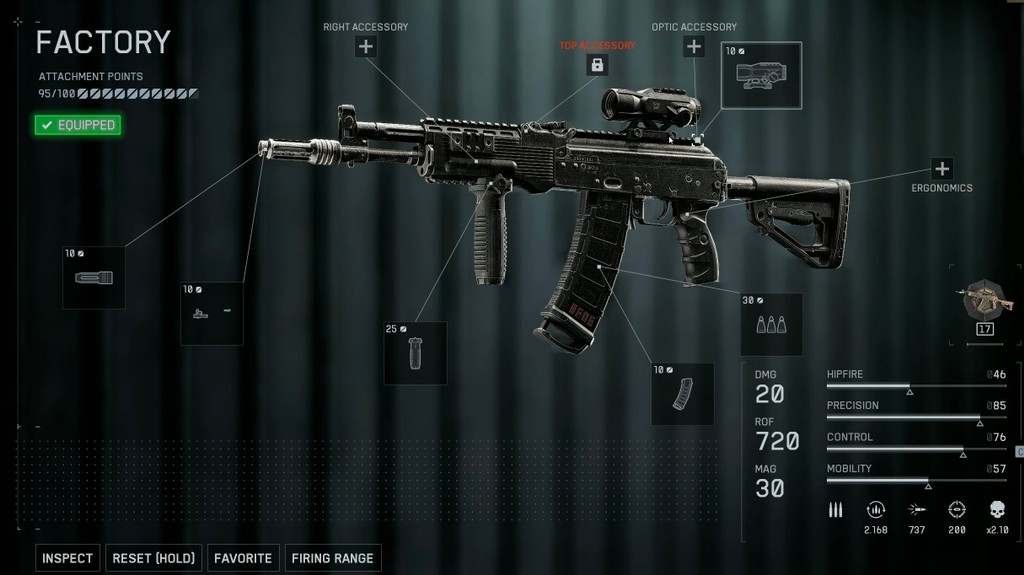The width and height of the screenshot is (1024, 575).
Task: Enter the Firing Range
Action: [x=333, y=558]
